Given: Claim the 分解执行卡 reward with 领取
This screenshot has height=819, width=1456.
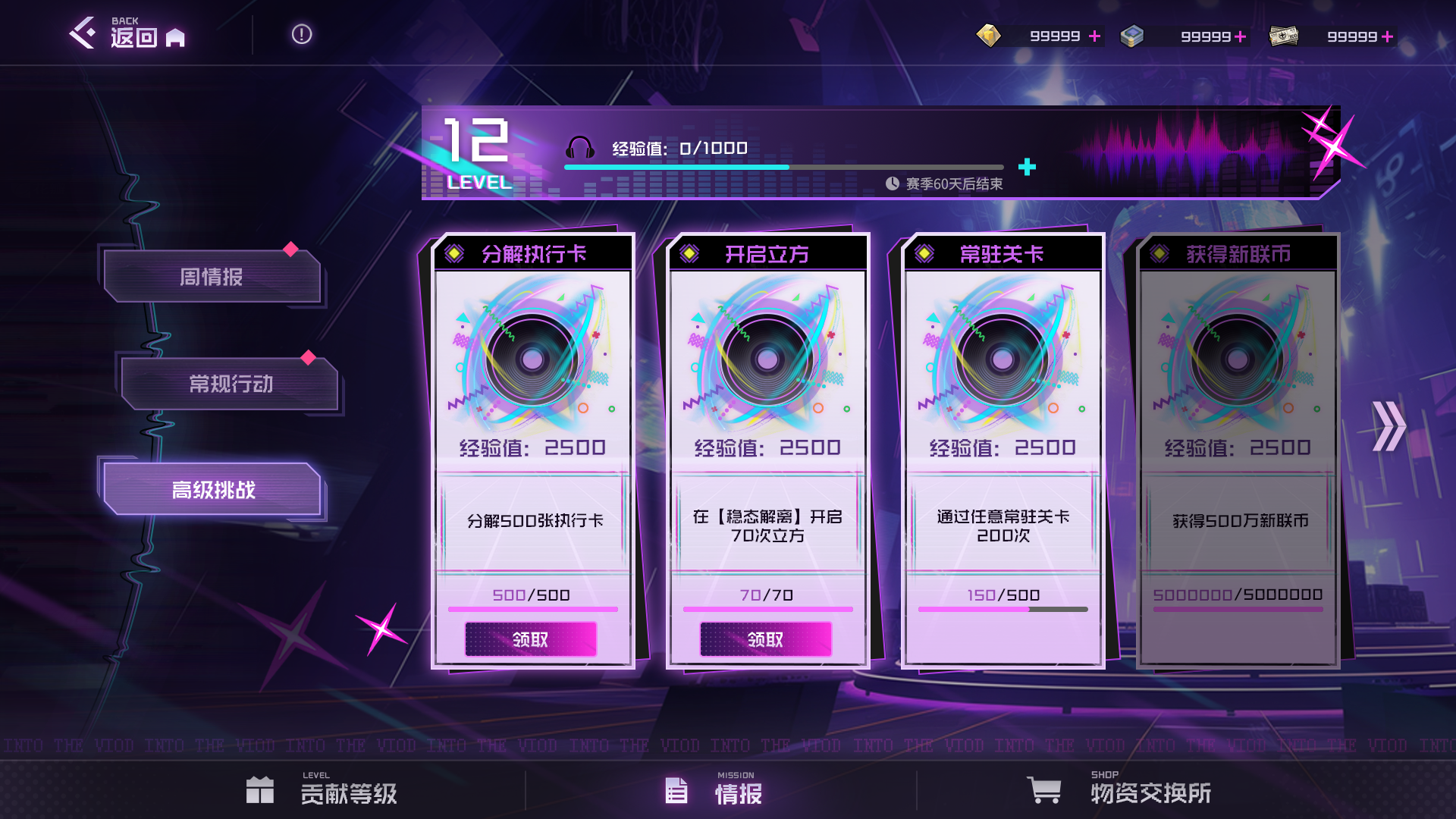Looking at the screenshot, I should [x=530, y=639].
